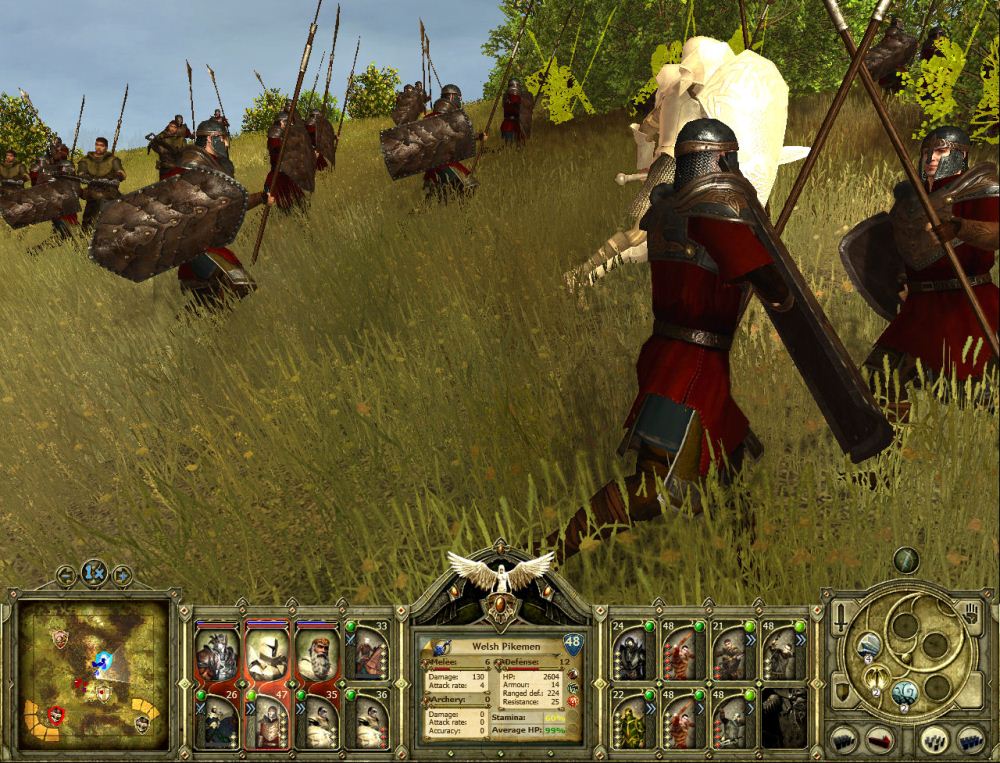
Task: Decrease game speed with the left arrow
Action: (x=66, y=575)
